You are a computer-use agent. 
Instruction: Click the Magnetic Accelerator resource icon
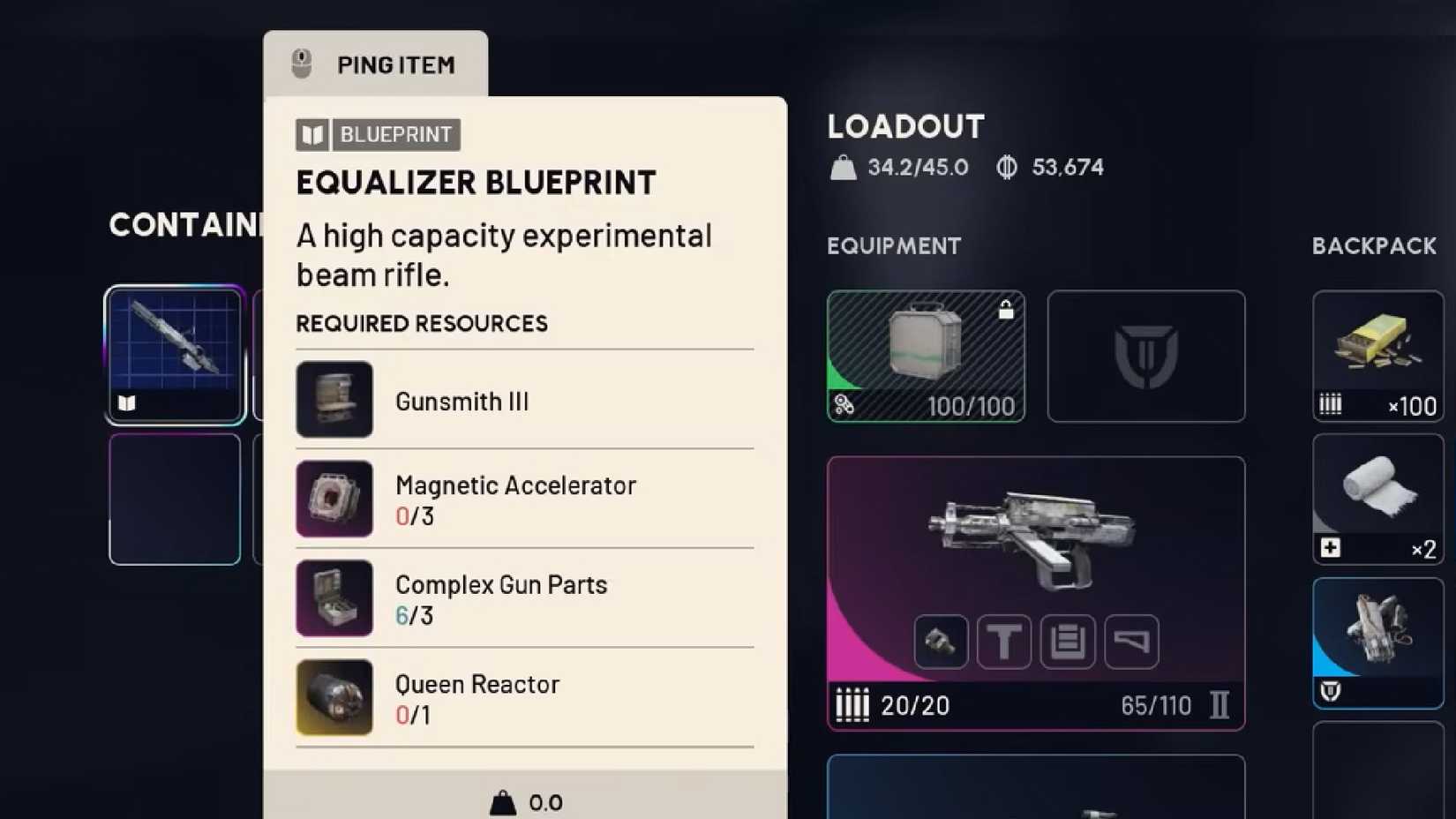point(334,500)
